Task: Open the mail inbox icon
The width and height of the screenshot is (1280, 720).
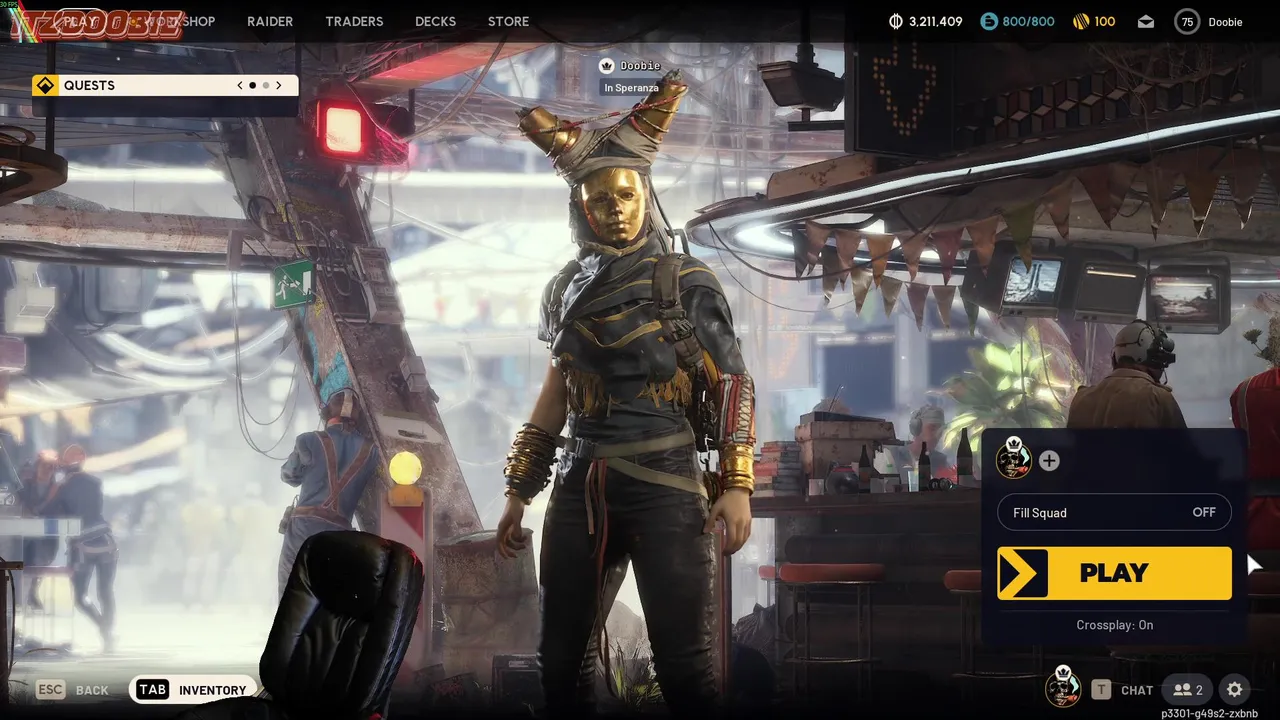Action: point(1146,22)
